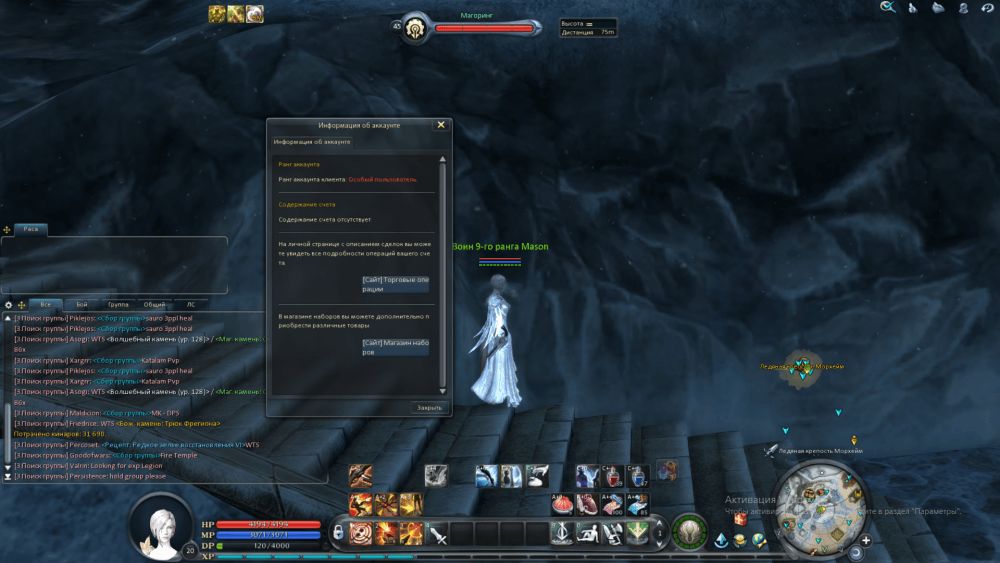The height and width of the screenshot is (563, 1000).
Task: Open the Общий chat tab
Action: pos(155,304)
